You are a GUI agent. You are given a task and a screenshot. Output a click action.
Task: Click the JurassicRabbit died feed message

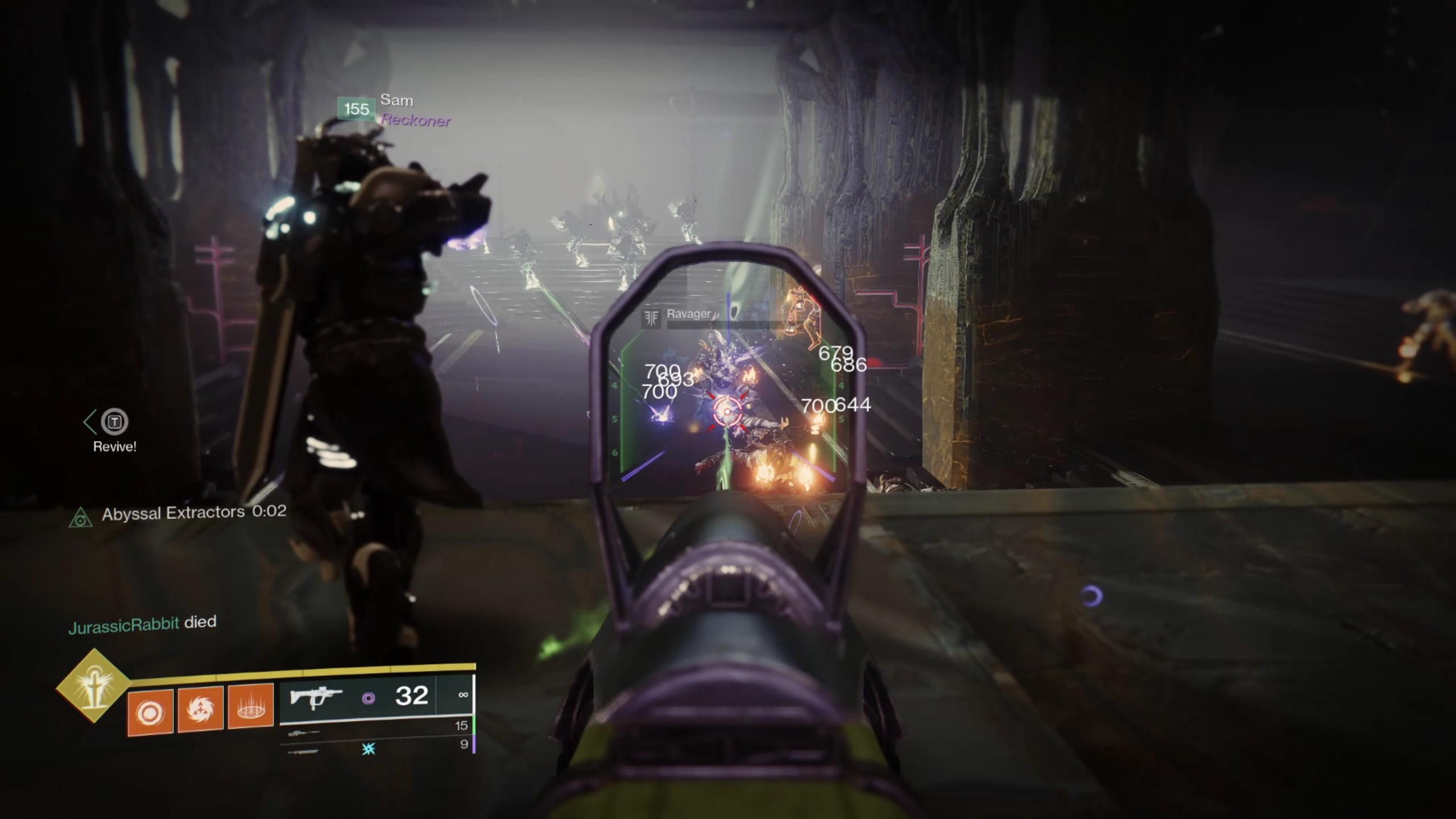click(142, 624)
